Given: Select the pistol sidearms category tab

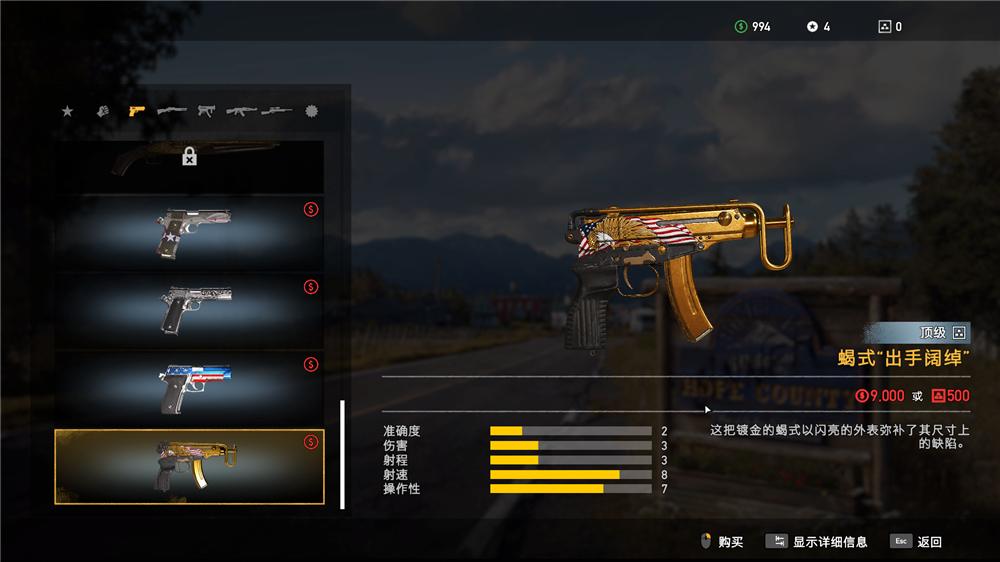Looking at the screenshot, I should point(137,111).
